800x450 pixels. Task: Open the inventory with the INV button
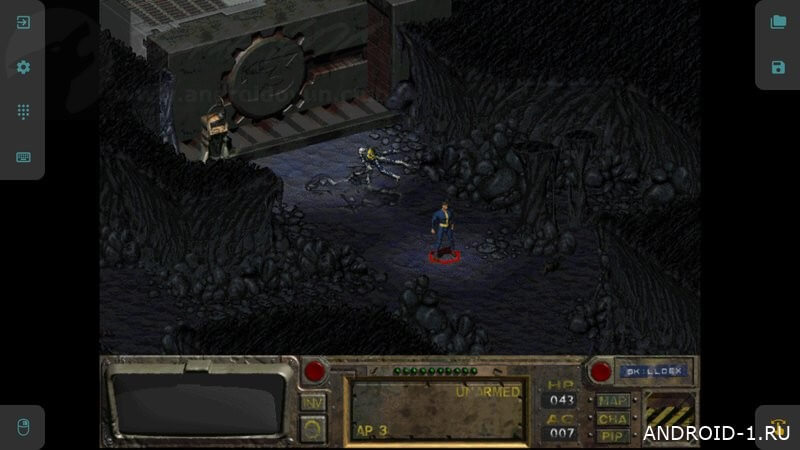pyautogui.click(x=313, y=402)
